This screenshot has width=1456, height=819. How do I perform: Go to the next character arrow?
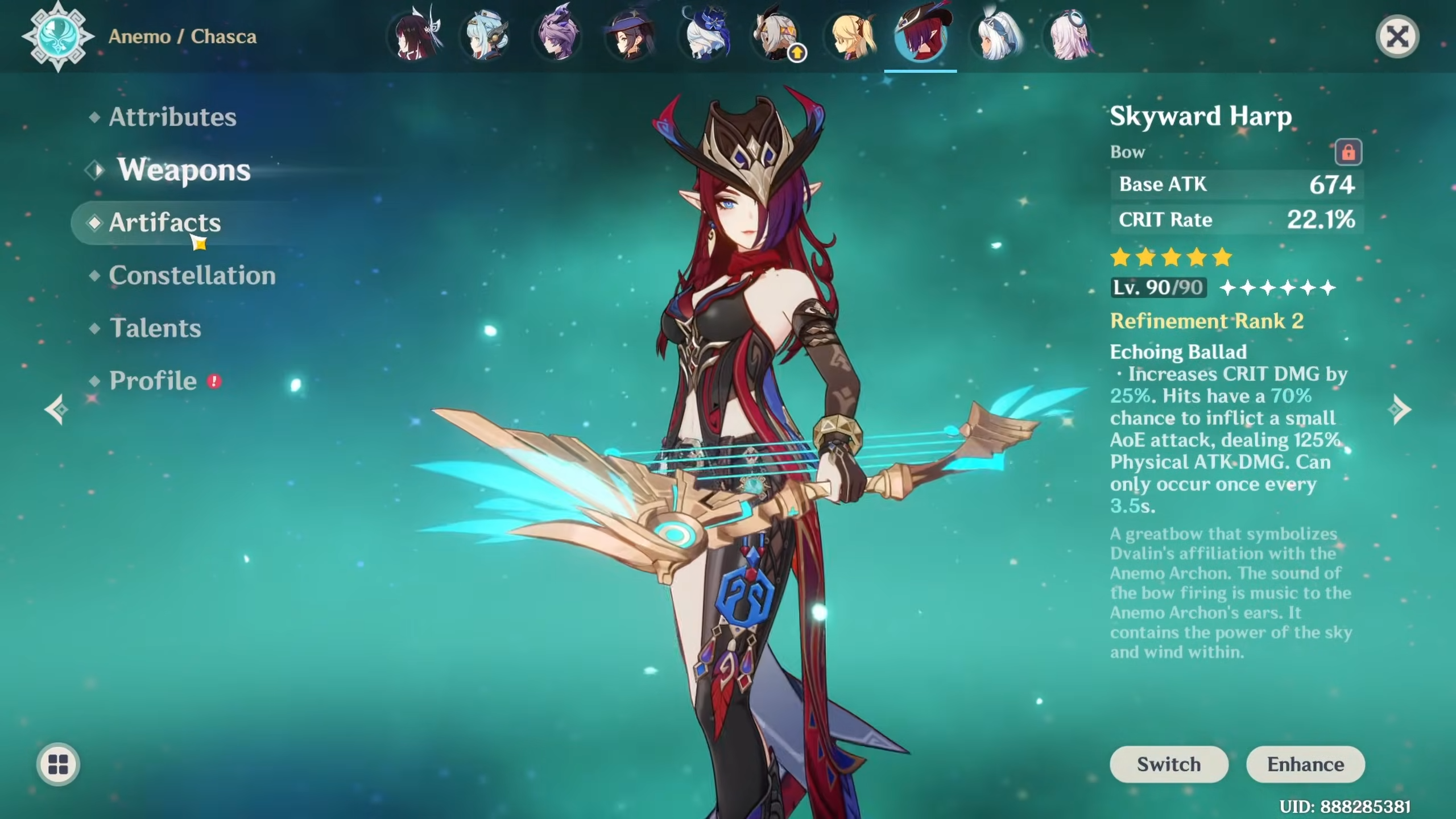pyautogui.click(x=1399, y=409)
